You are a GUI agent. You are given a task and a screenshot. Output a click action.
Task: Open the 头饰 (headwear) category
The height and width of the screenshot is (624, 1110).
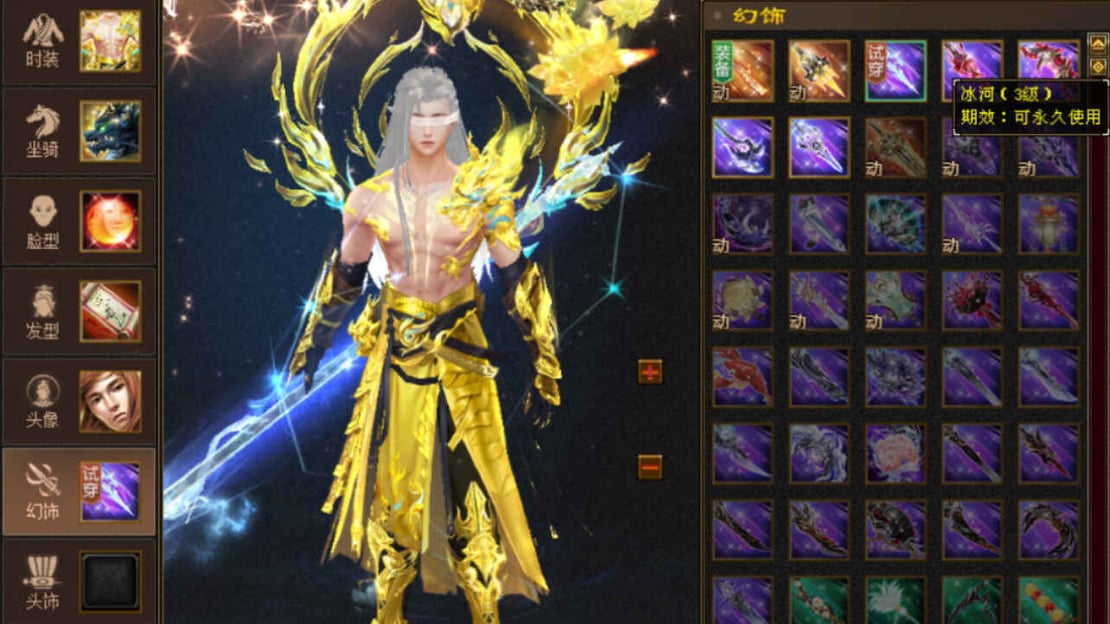pyautogui.click(x=78, y=581)
